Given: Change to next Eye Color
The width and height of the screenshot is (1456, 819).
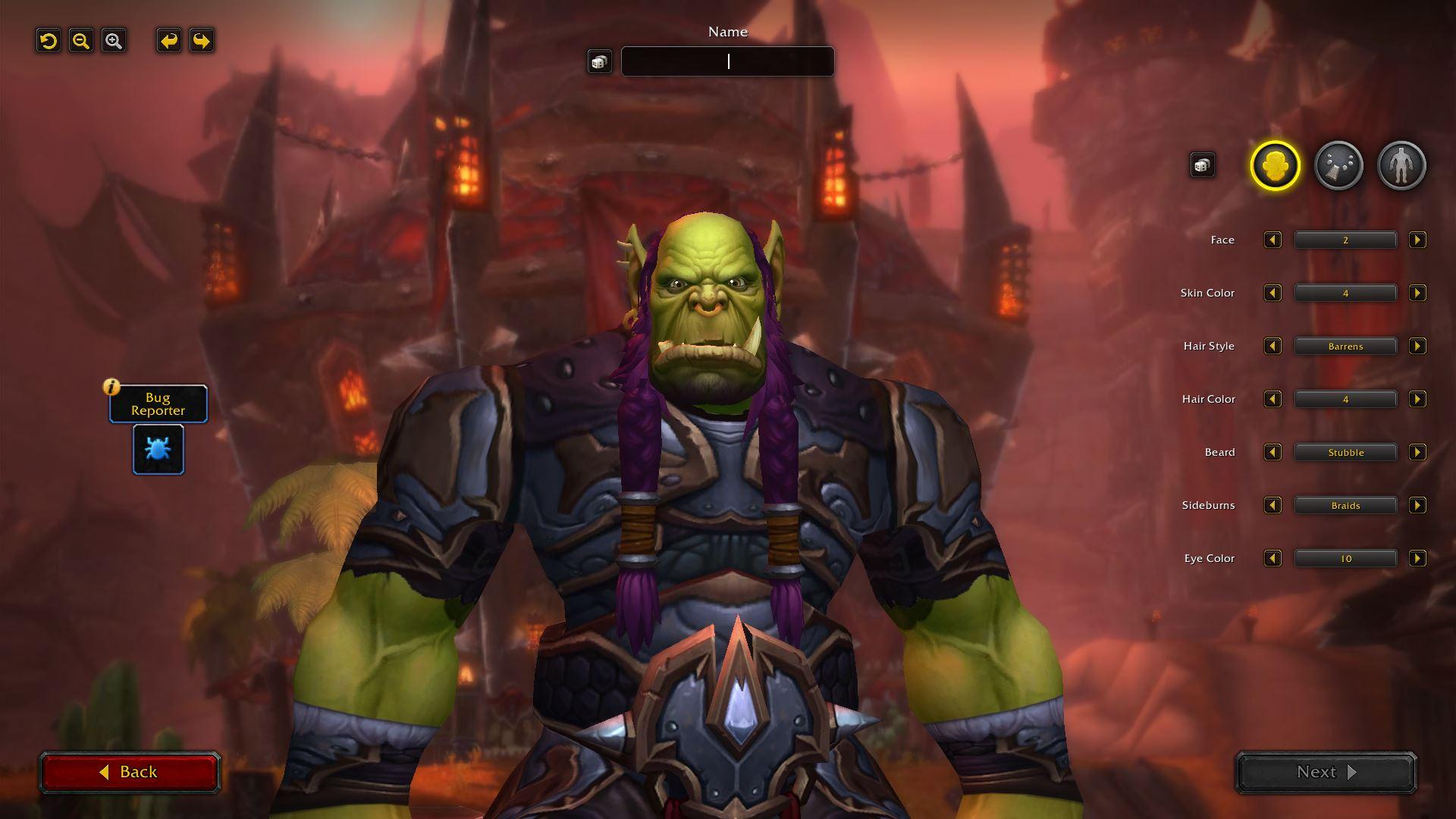Looking at the screenshot, I should [1417, 559].
